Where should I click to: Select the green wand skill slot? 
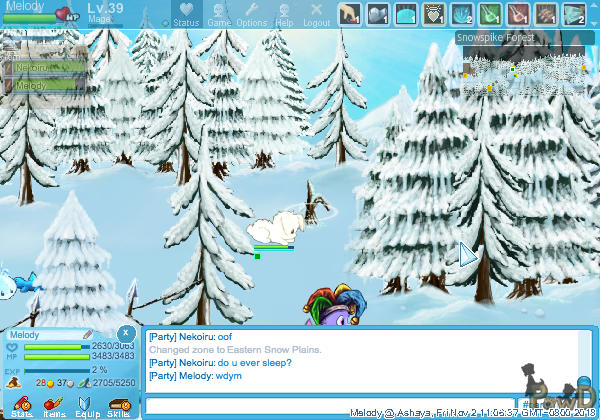(491, 13)
